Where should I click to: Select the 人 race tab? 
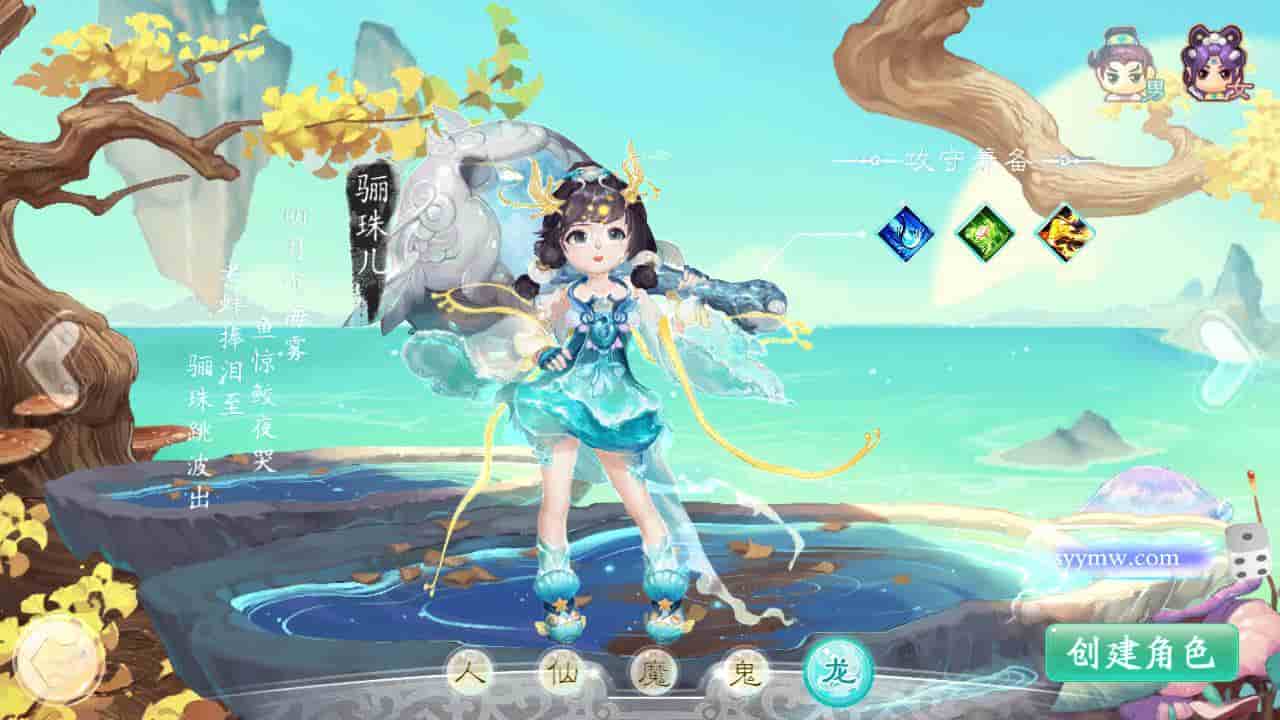[x=469, y=670]
